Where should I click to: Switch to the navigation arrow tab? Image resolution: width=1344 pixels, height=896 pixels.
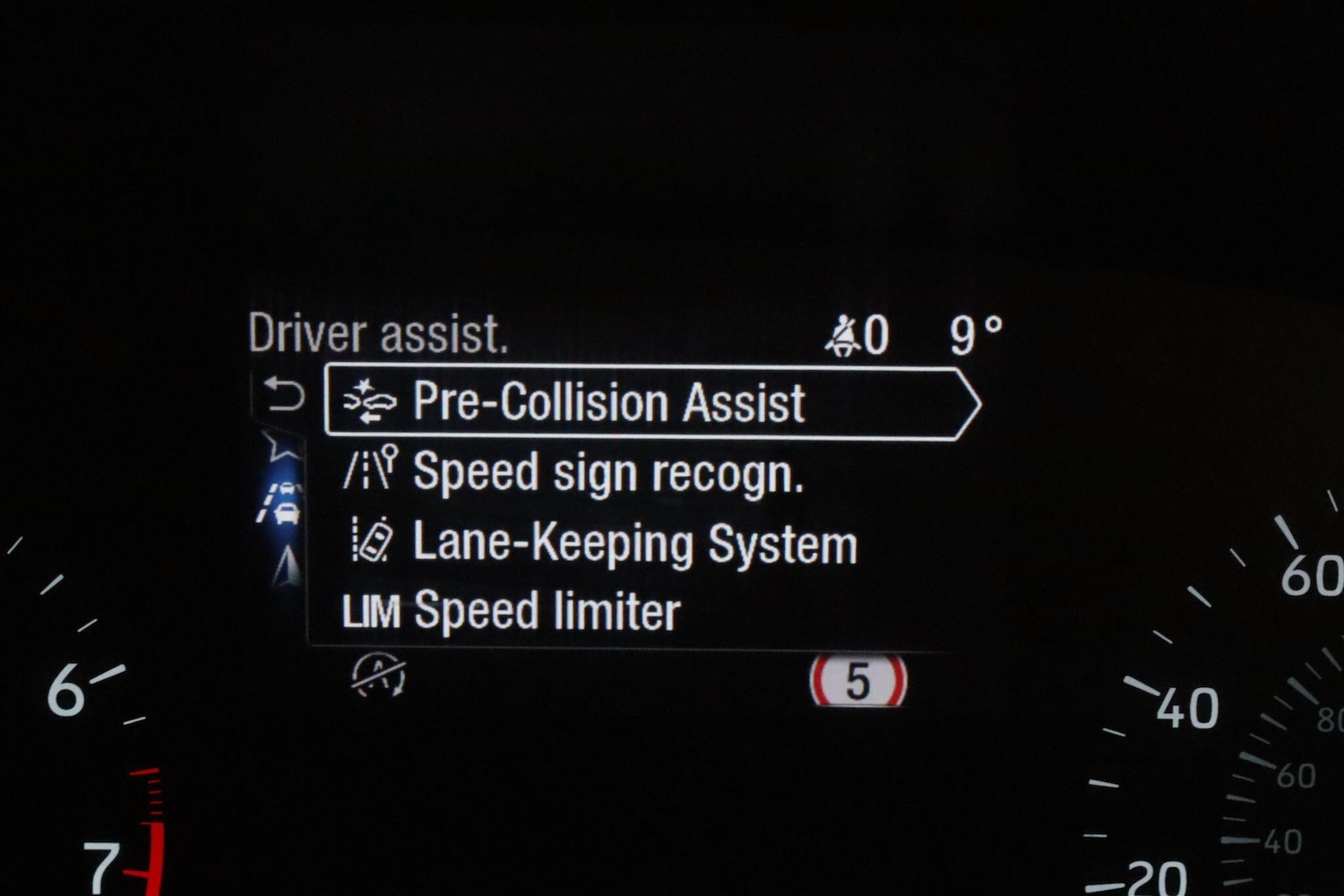[287, 565]
